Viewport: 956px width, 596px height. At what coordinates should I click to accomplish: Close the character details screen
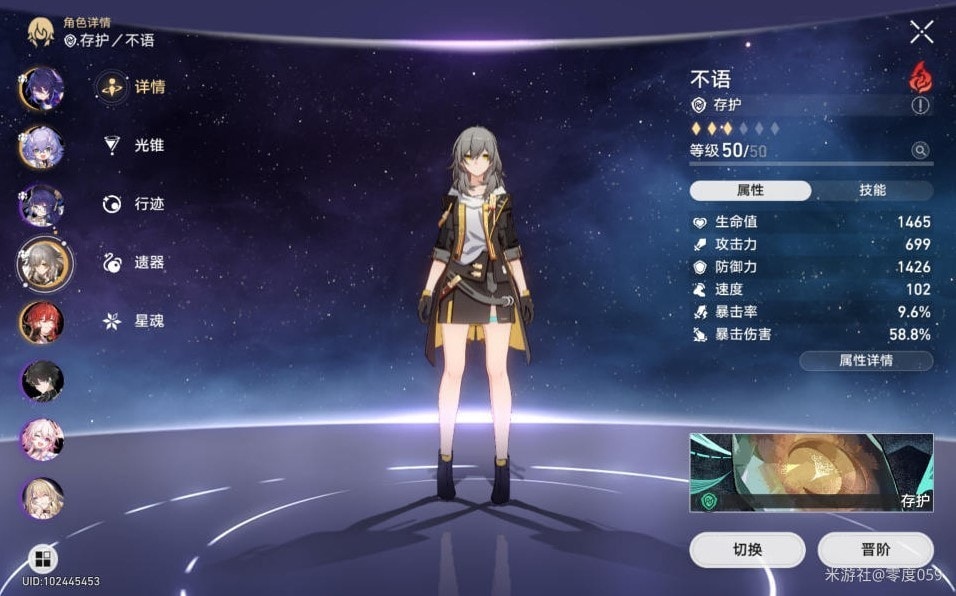point(921,32)
